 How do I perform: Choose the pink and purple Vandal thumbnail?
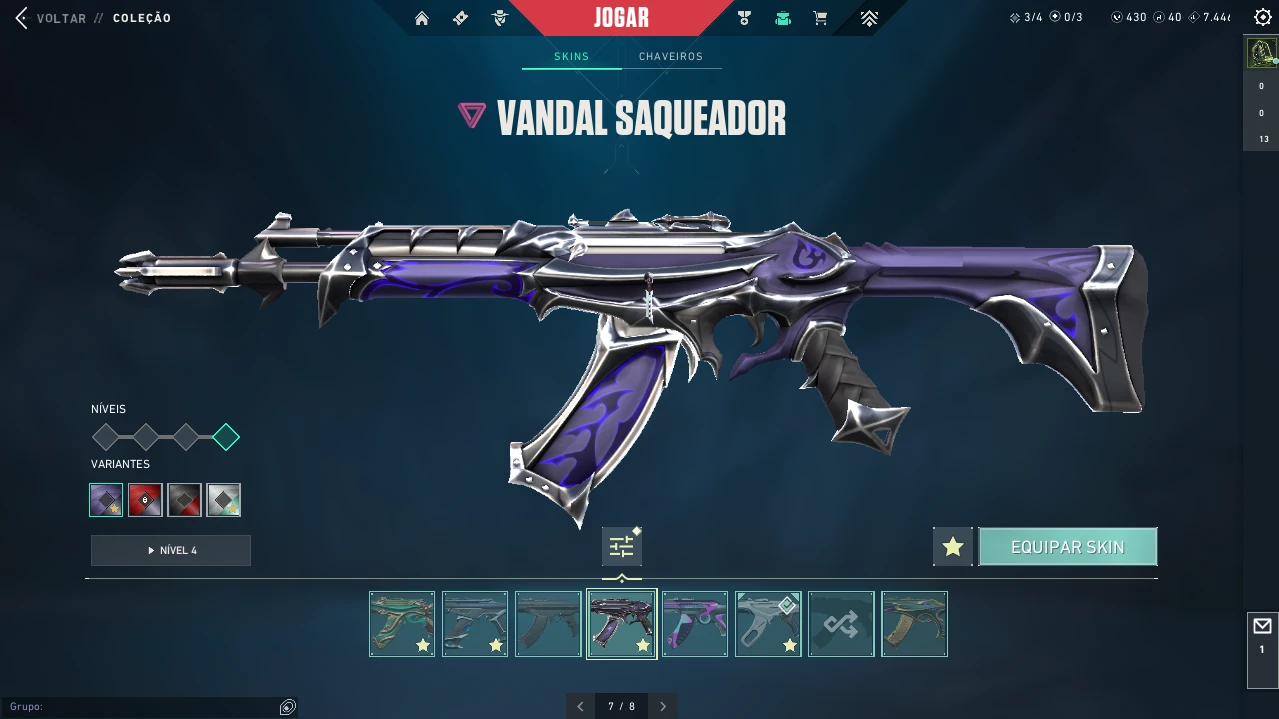695,624
